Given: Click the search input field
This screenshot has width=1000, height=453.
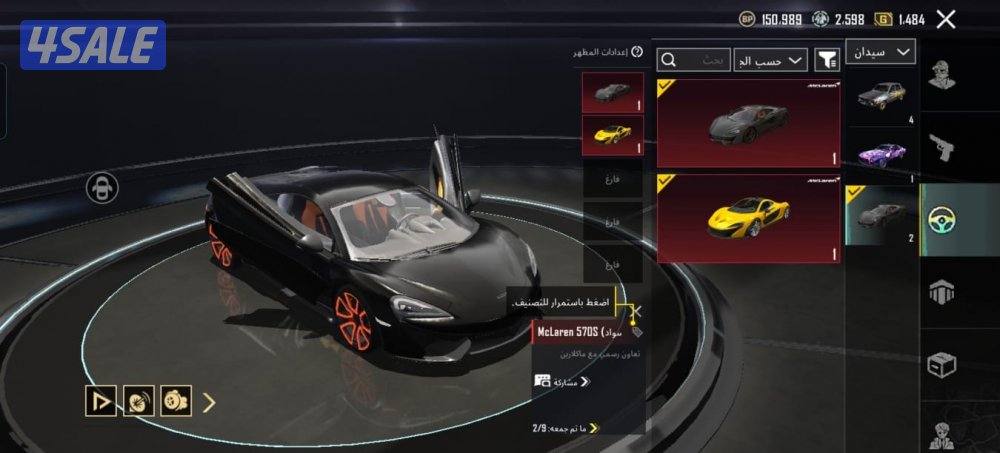Looking at the screenshot, I should point(693,60).
